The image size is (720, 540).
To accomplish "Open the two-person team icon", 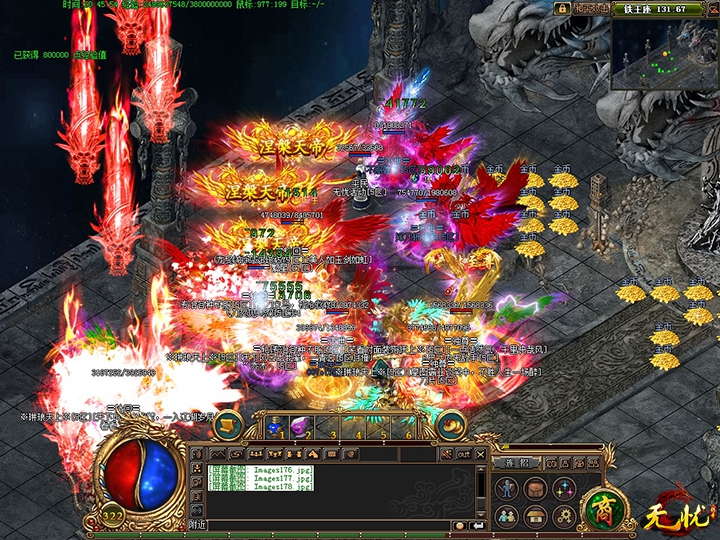I will (508, 516).
